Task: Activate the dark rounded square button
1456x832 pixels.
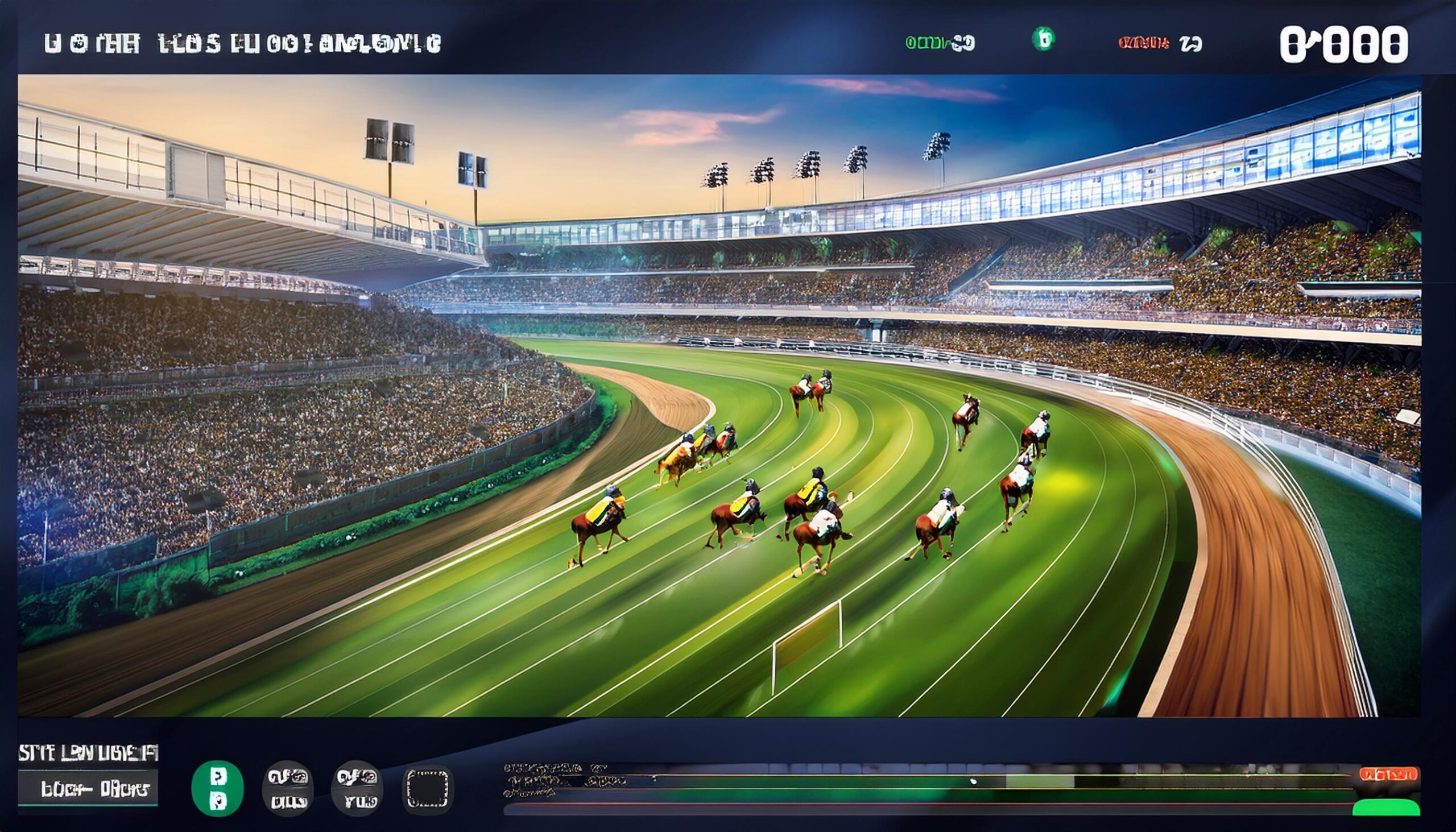Action: 428,789
